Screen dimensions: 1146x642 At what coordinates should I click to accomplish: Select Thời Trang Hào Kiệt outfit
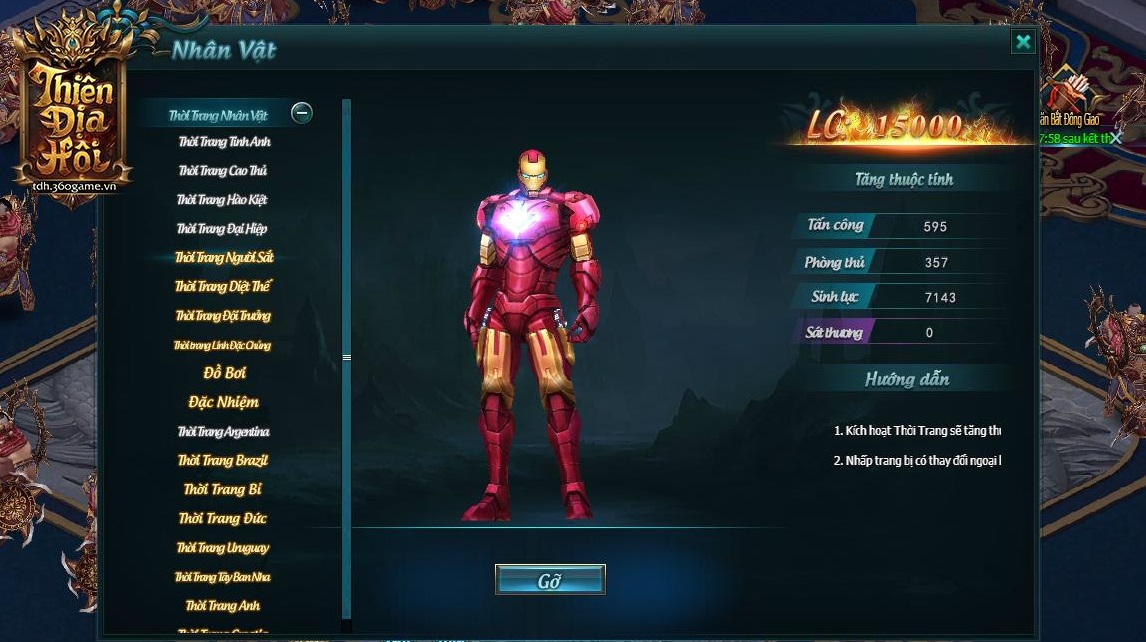click(222, 200)
